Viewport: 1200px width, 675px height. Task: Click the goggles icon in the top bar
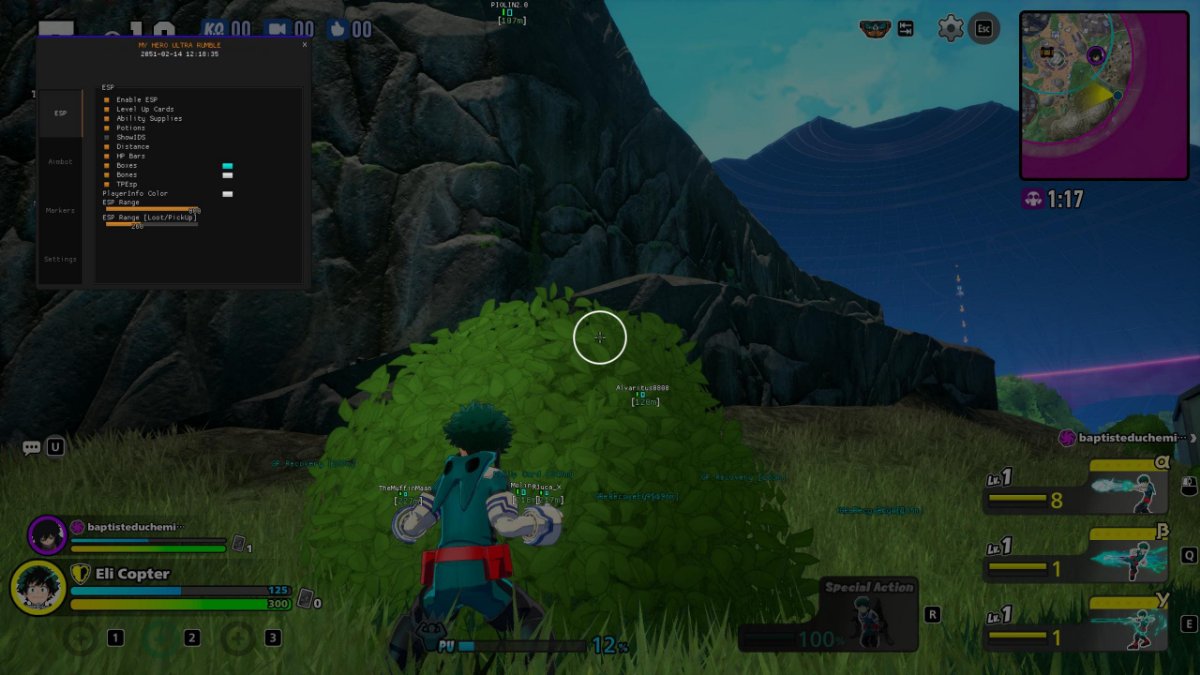(876, 29)
